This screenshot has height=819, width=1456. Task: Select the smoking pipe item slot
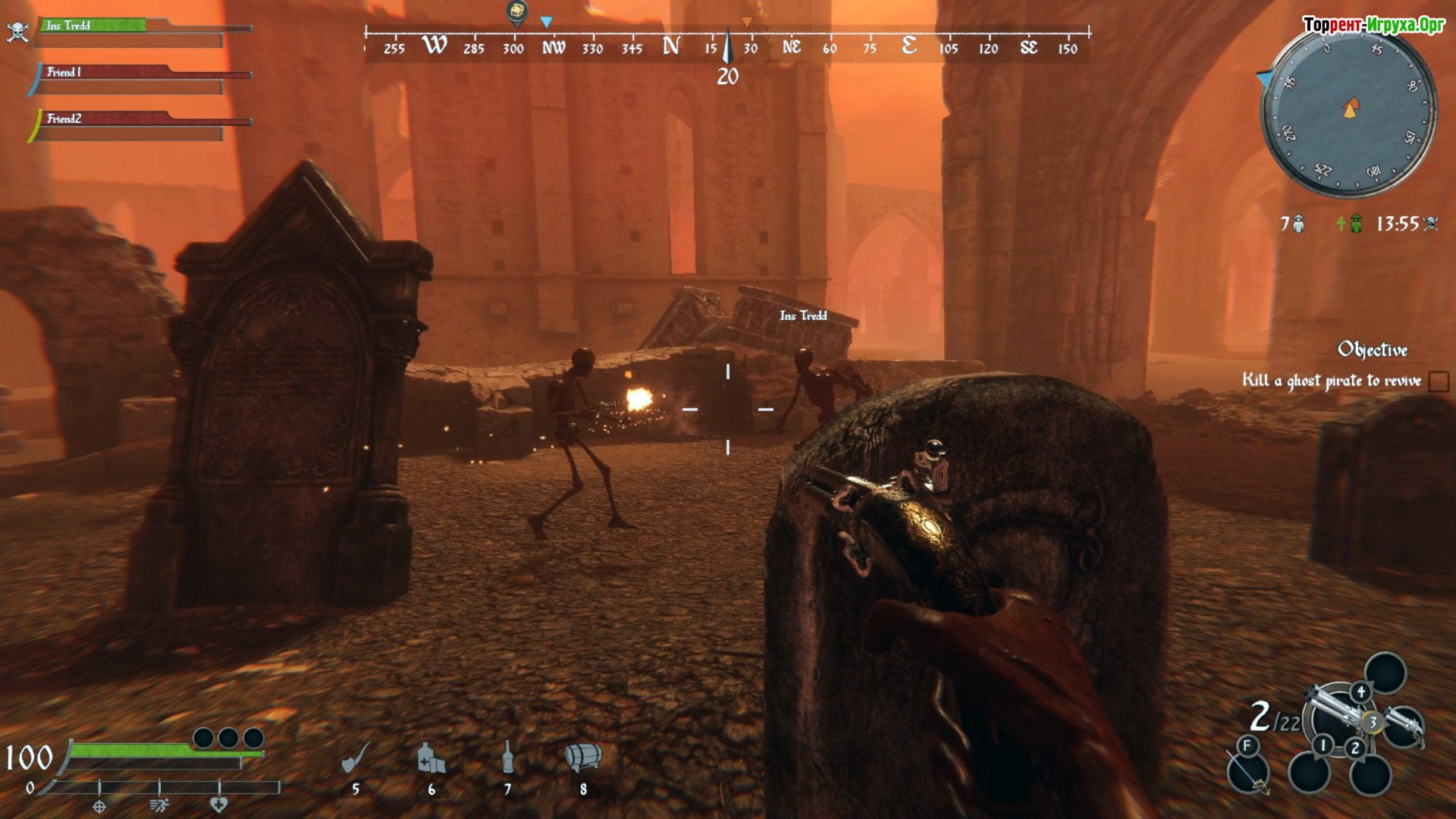(356, 757)
